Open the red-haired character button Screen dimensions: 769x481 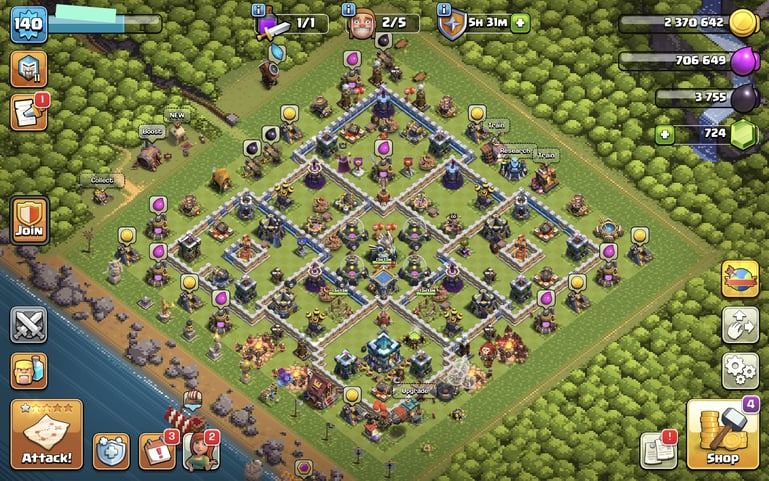(200, 451)
